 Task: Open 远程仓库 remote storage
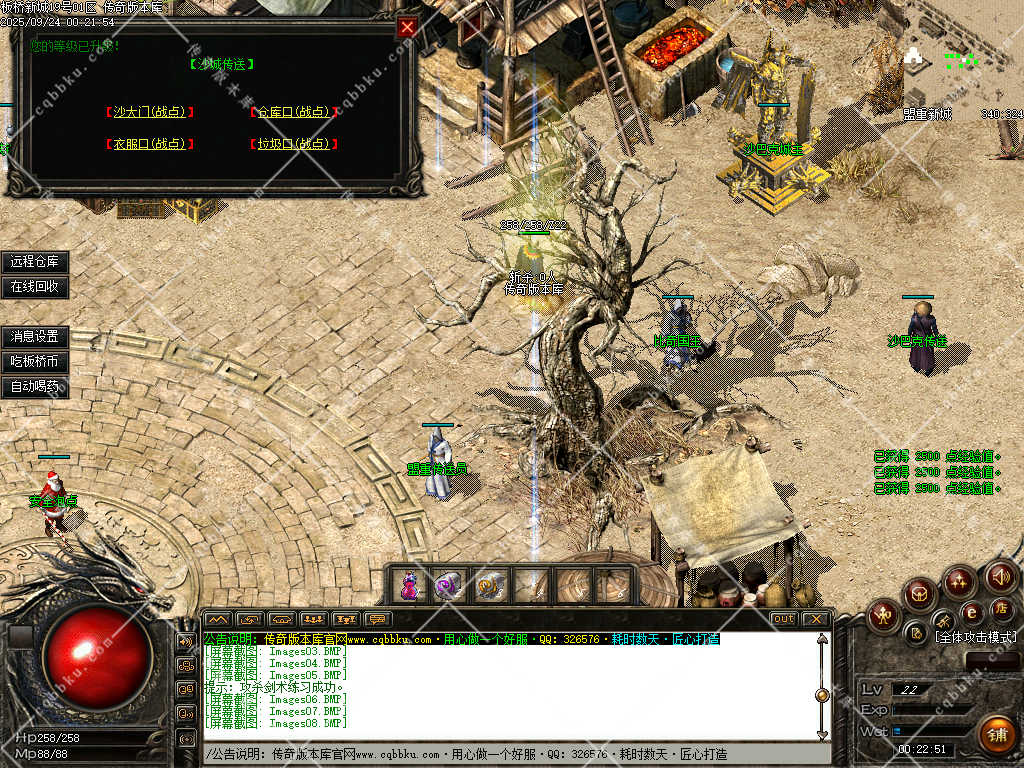tap(35, 262)
